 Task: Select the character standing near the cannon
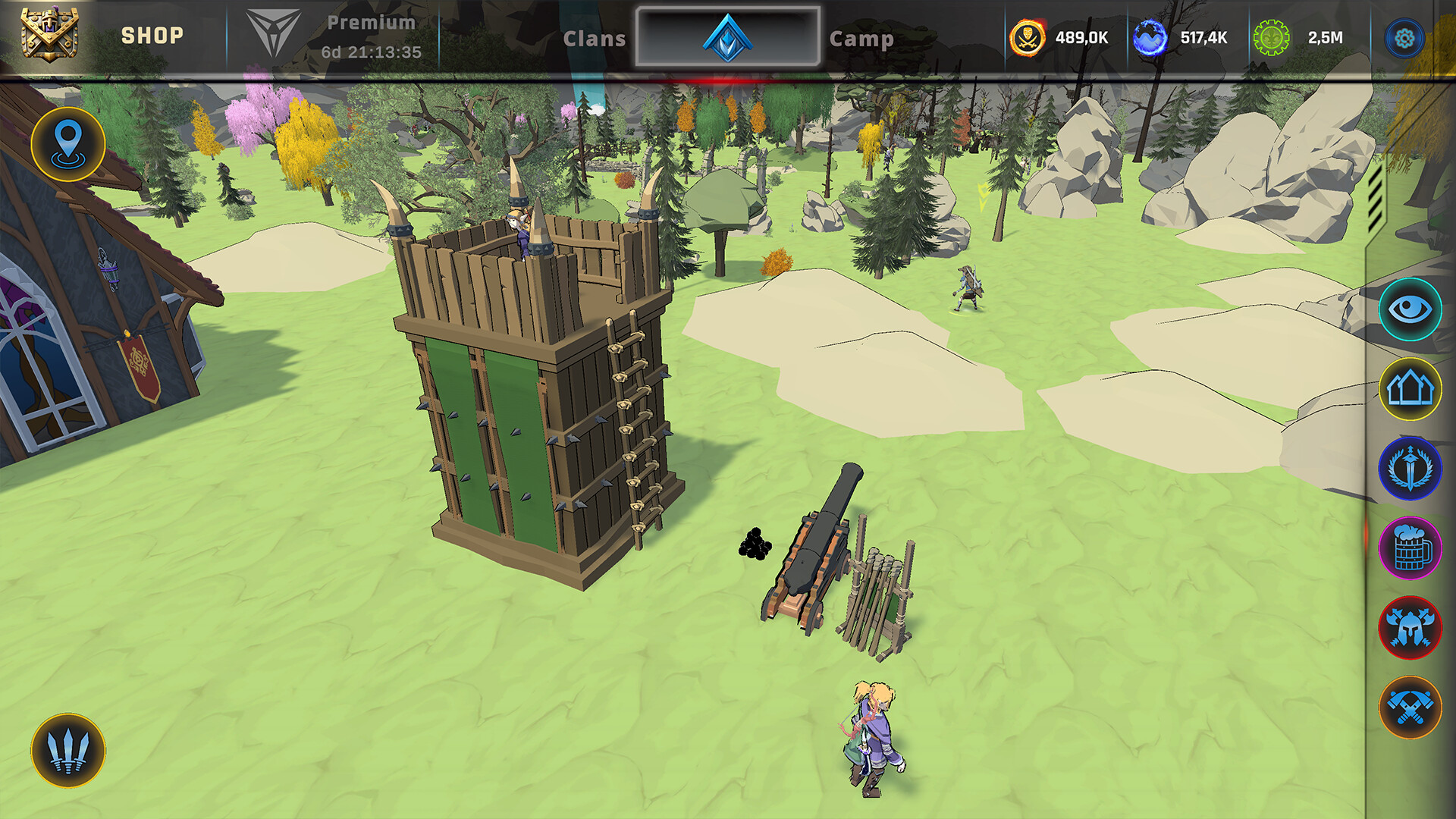(871, 736)
